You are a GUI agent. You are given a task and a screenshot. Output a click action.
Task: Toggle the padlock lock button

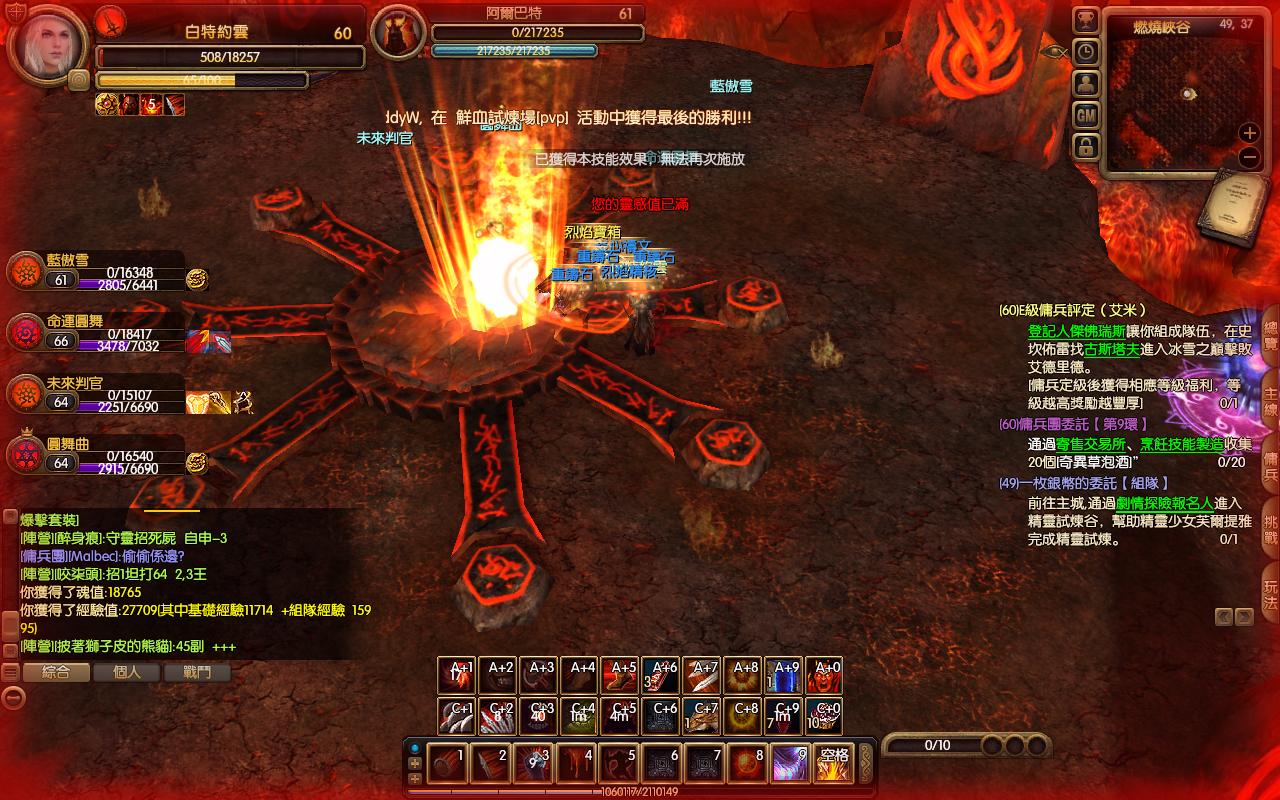[x=1086, y=147]
